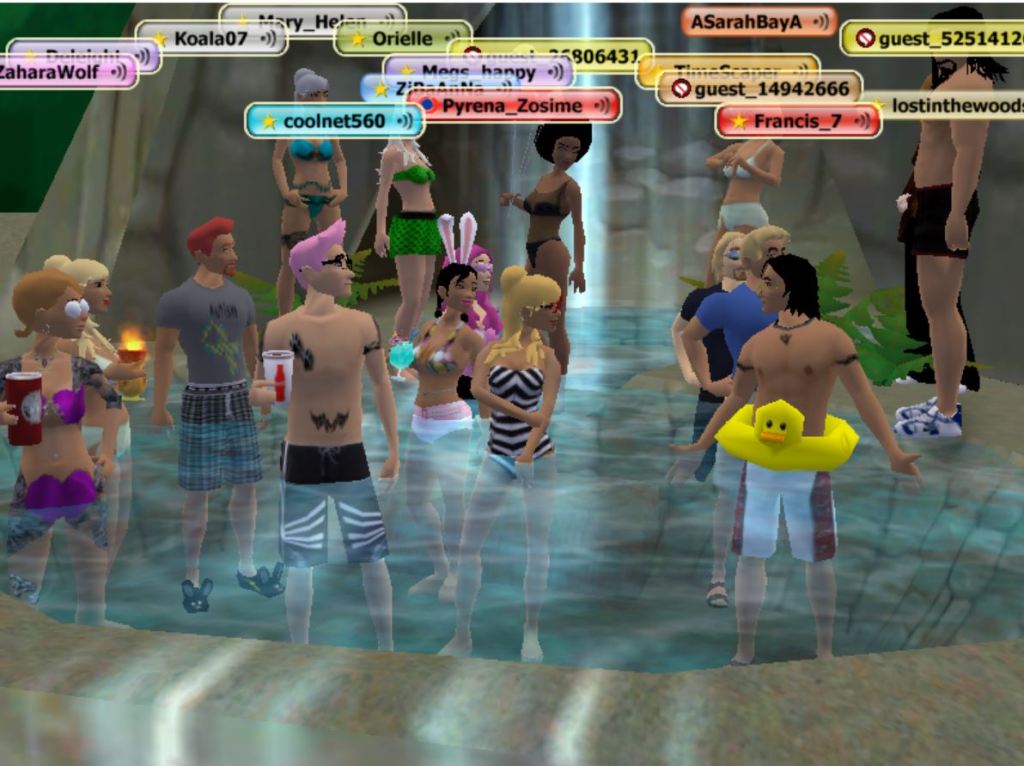Viewport: 1024px width, 766px height.
Task: Click the Megs_happy name tag
Action: [x=478, y=72]
